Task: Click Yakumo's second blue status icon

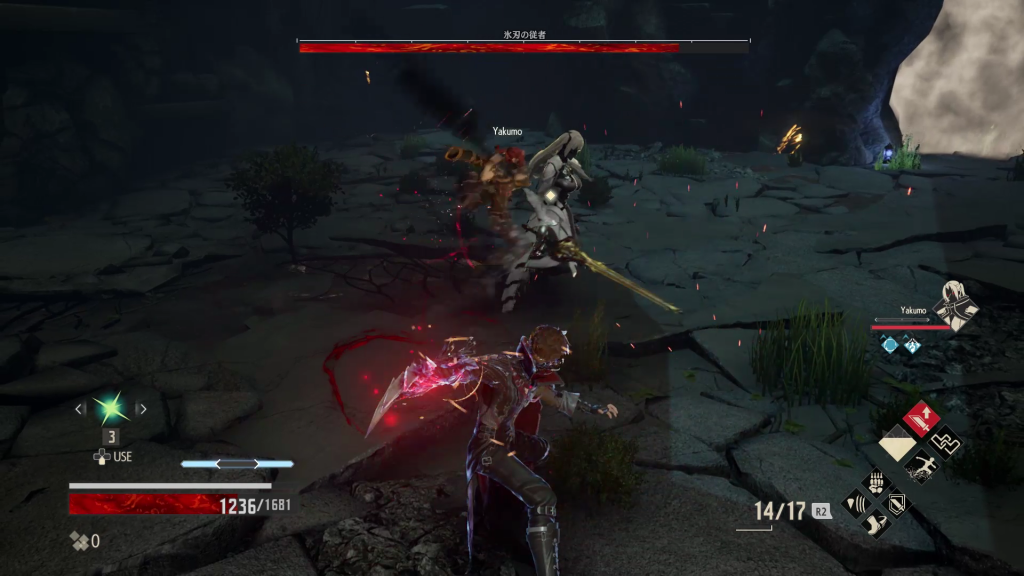Action: click(912, 344)
